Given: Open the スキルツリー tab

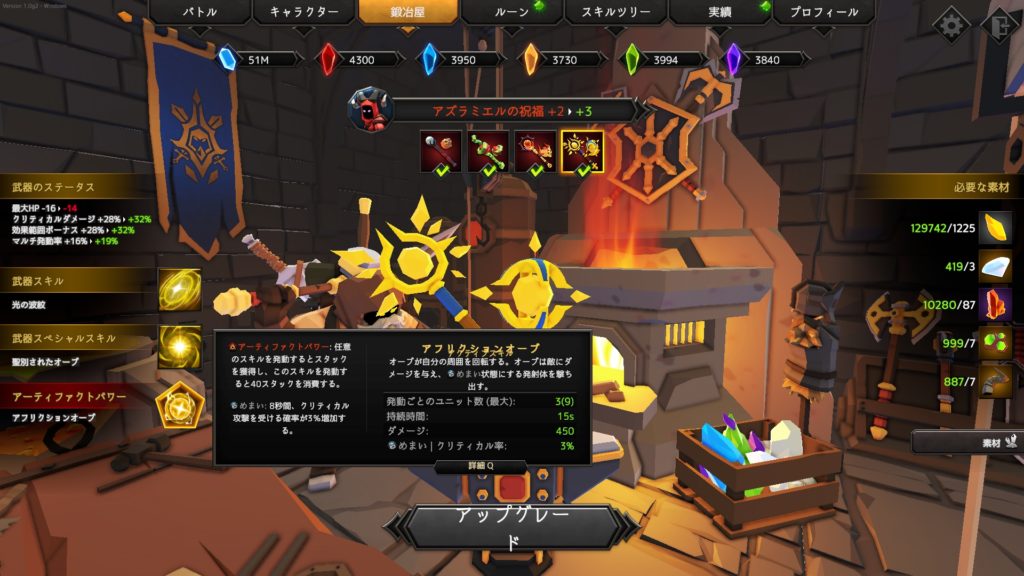Looking at the screenshot, I should click(x=615, y=13).
